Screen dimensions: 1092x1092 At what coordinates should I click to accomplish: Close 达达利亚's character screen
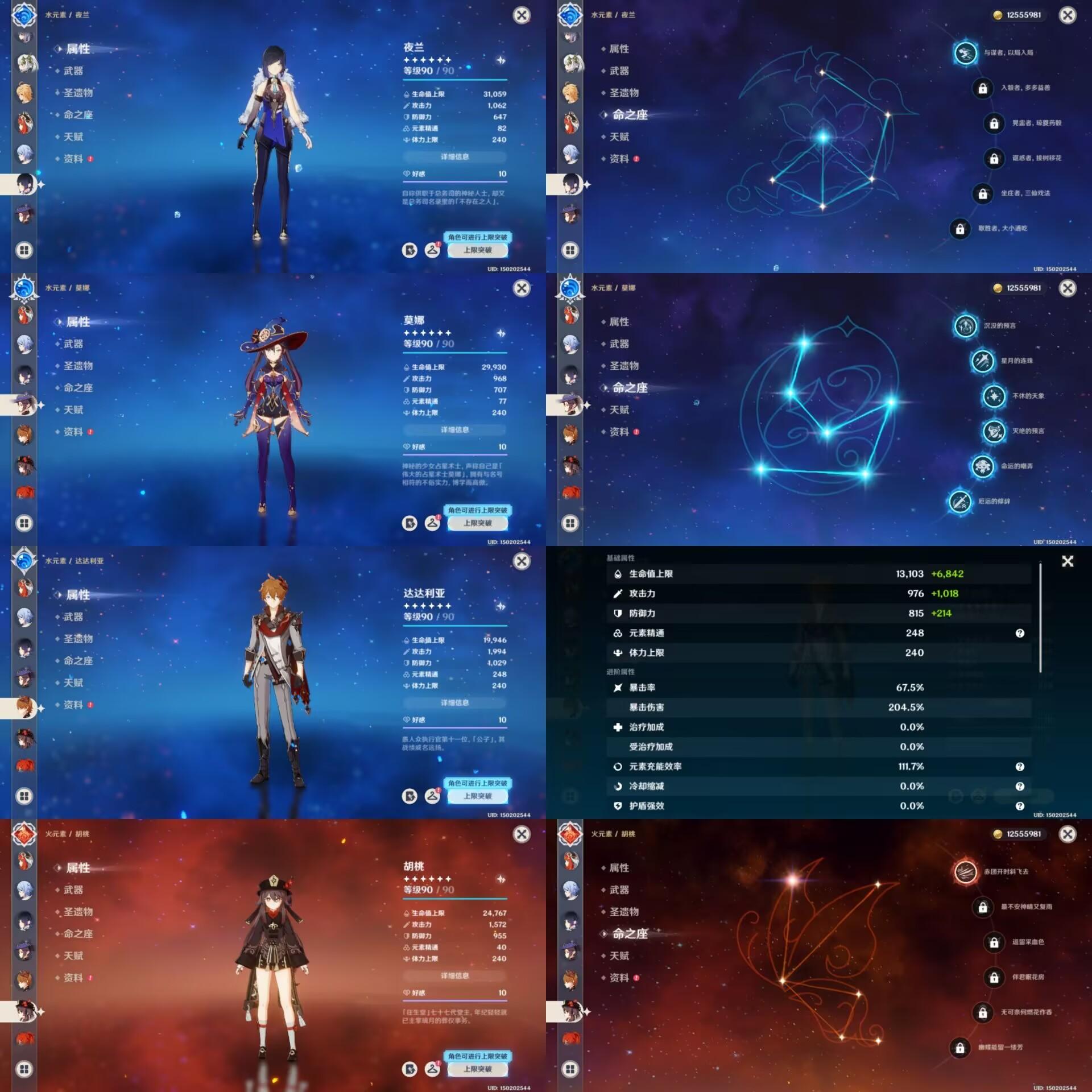pyautogui.click(x=522, y=561)
